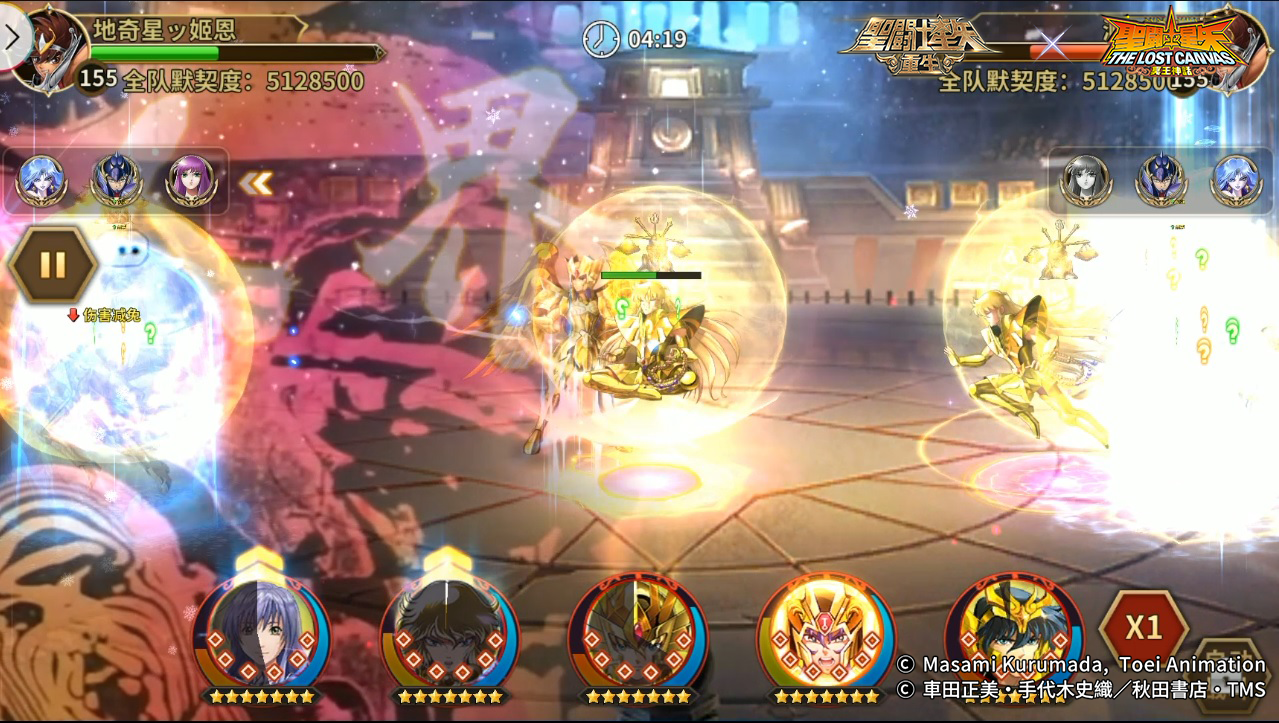This screenshot has height=723, width=1279.
Task: Inspect the greyed-out enemy support icon
Action: pos(1086,181)
